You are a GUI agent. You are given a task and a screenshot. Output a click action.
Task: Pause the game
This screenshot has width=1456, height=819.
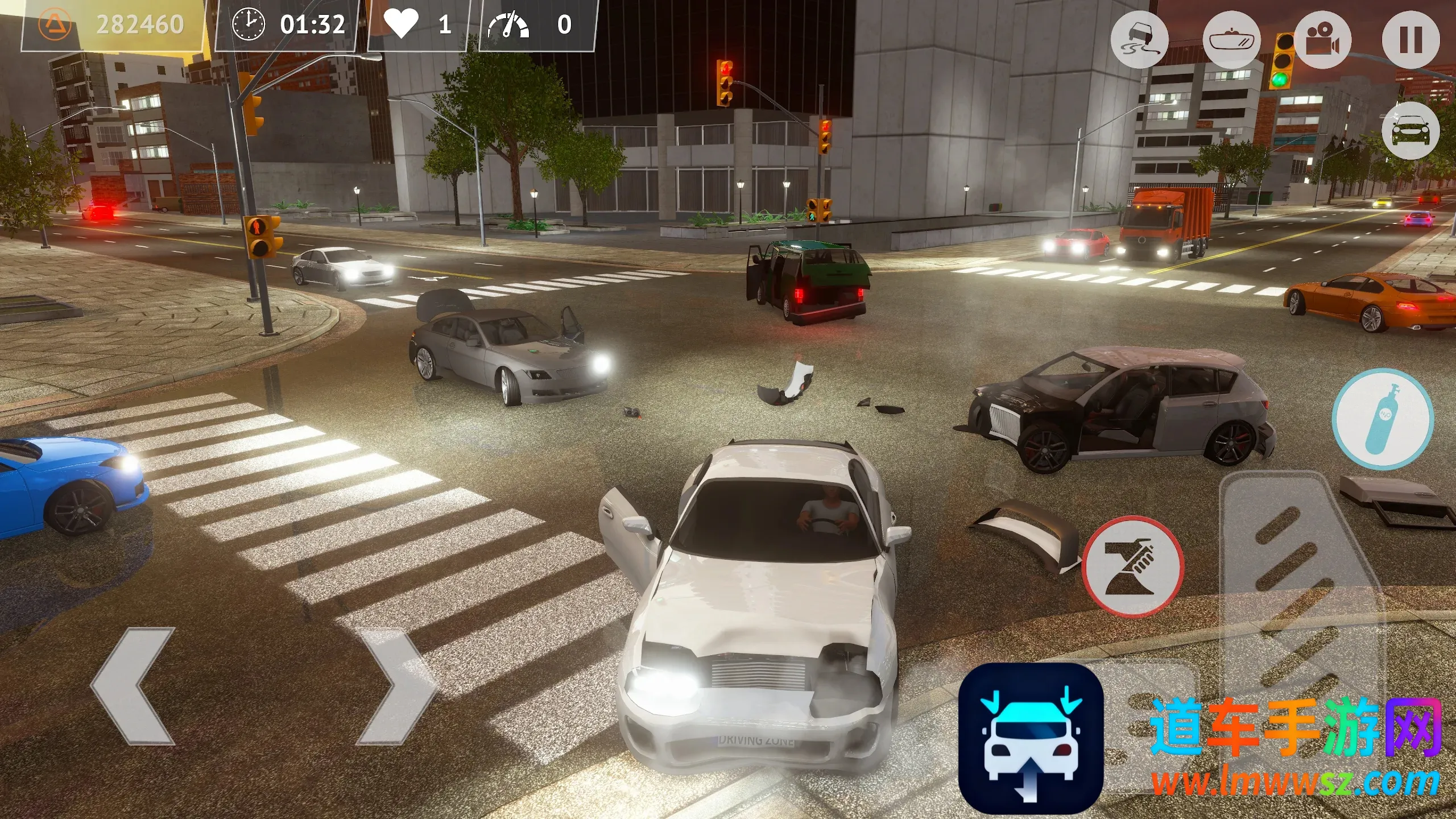click(1410, 41)
